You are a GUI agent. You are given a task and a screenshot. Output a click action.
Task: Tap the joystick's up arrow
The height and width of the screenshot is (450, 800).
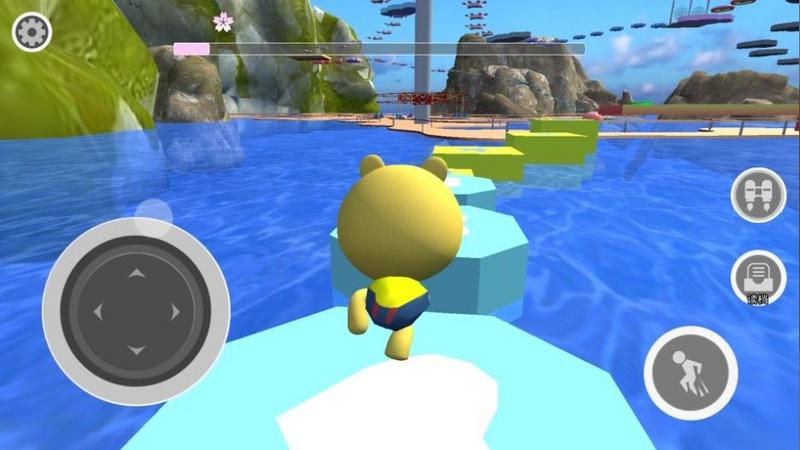coord(137,273)
